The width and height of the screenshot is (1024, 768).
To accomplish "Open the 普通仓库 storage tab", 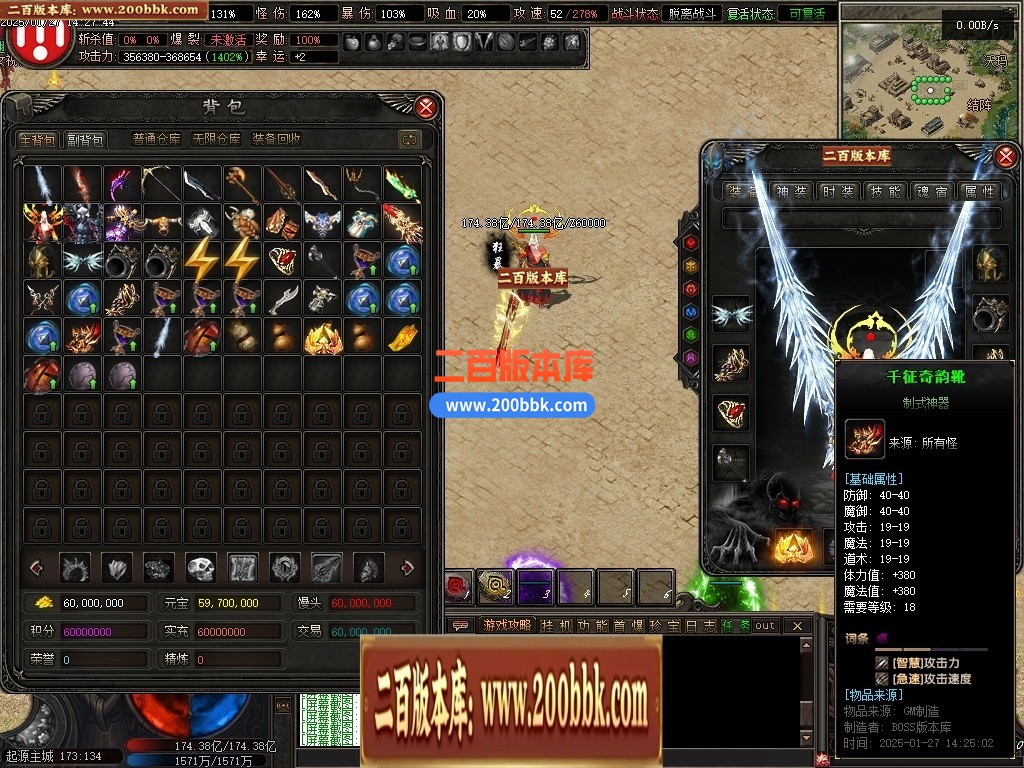I will [157, 139].
